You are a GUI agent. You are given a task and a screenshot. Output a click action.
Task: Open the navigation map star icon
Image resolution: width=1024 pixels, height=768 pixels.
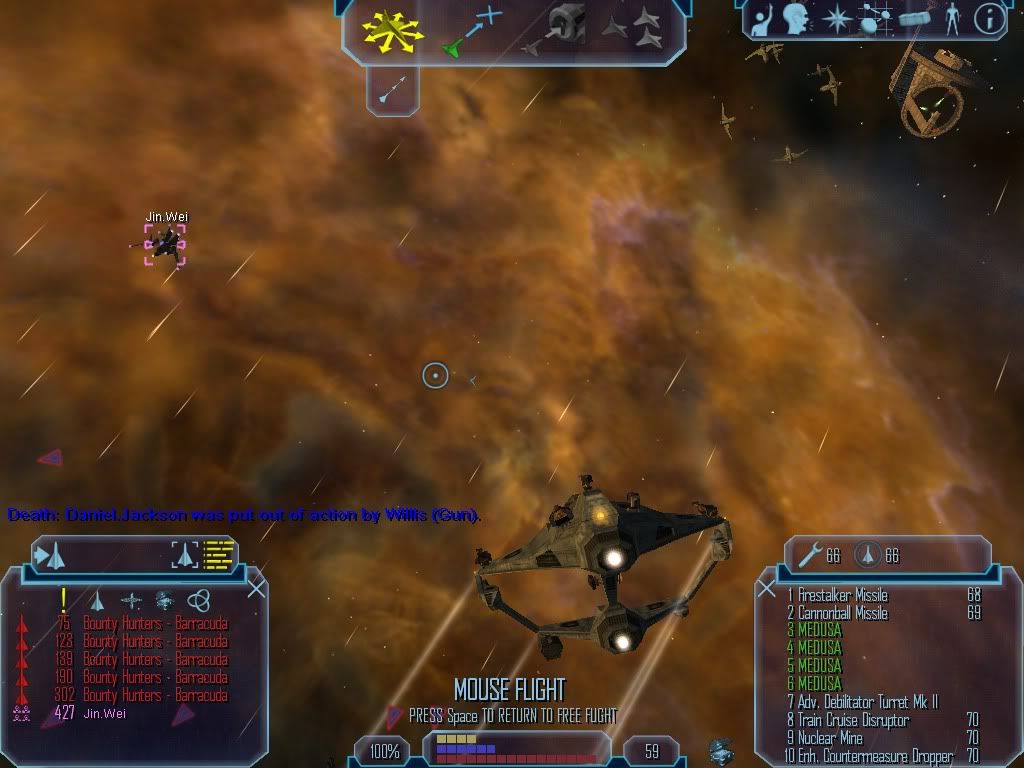[x=836, y=19]
